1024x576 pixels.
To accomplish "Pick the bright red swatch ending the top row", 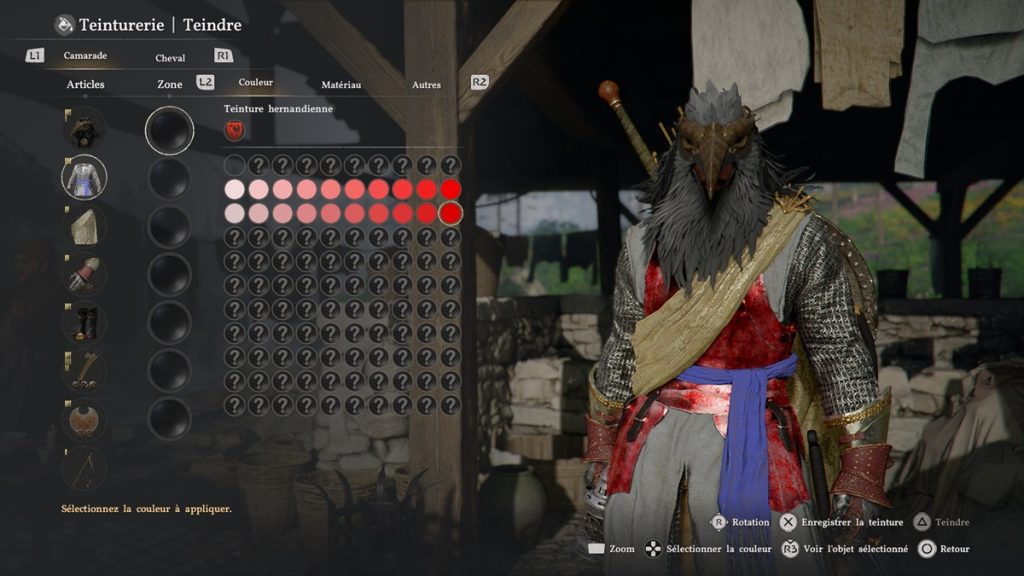I will tap(451, 189).
